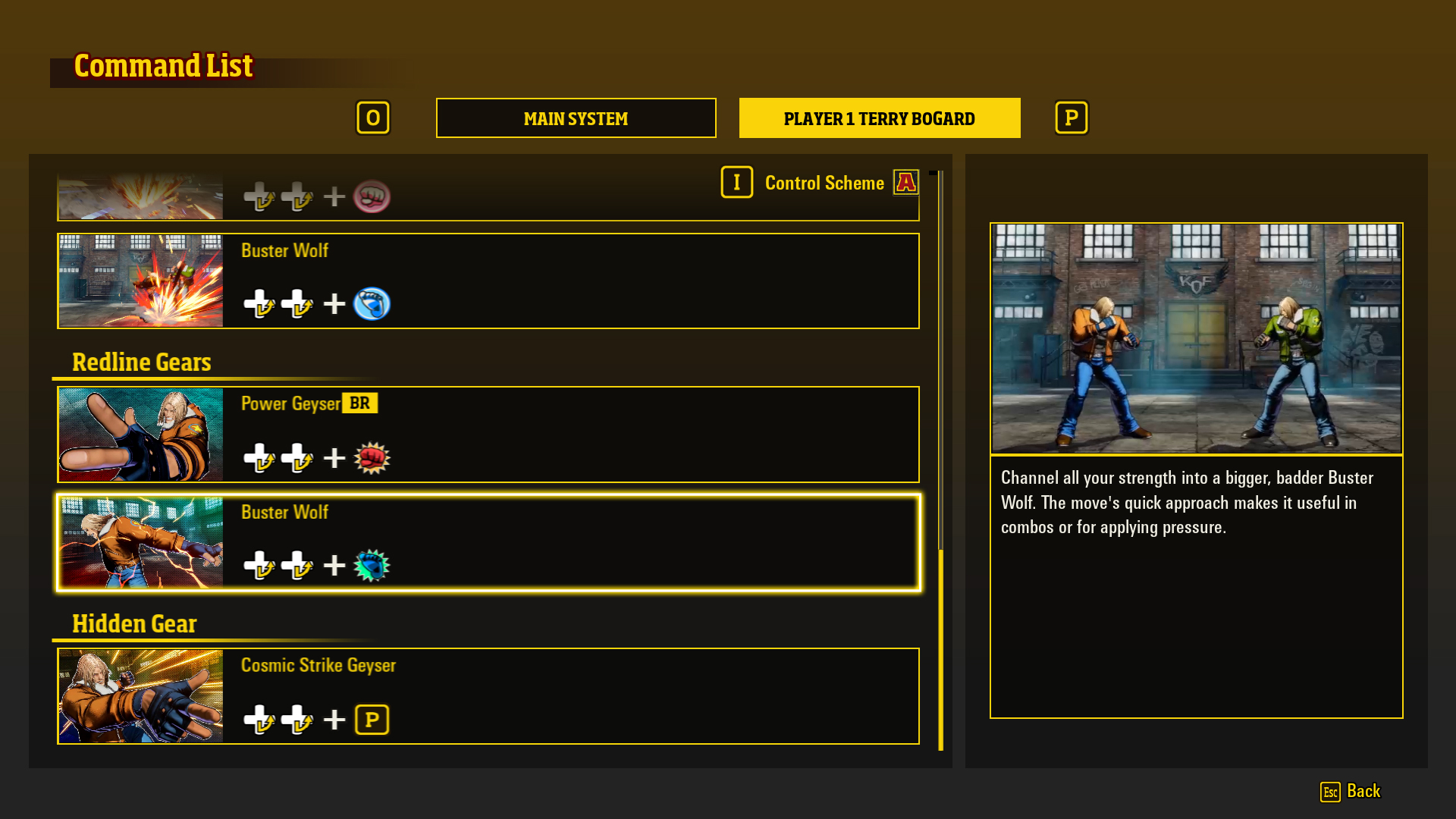1456x819 pixels.
Task: Click the I key icon beside Control Scheme
Action: (736, 182)
